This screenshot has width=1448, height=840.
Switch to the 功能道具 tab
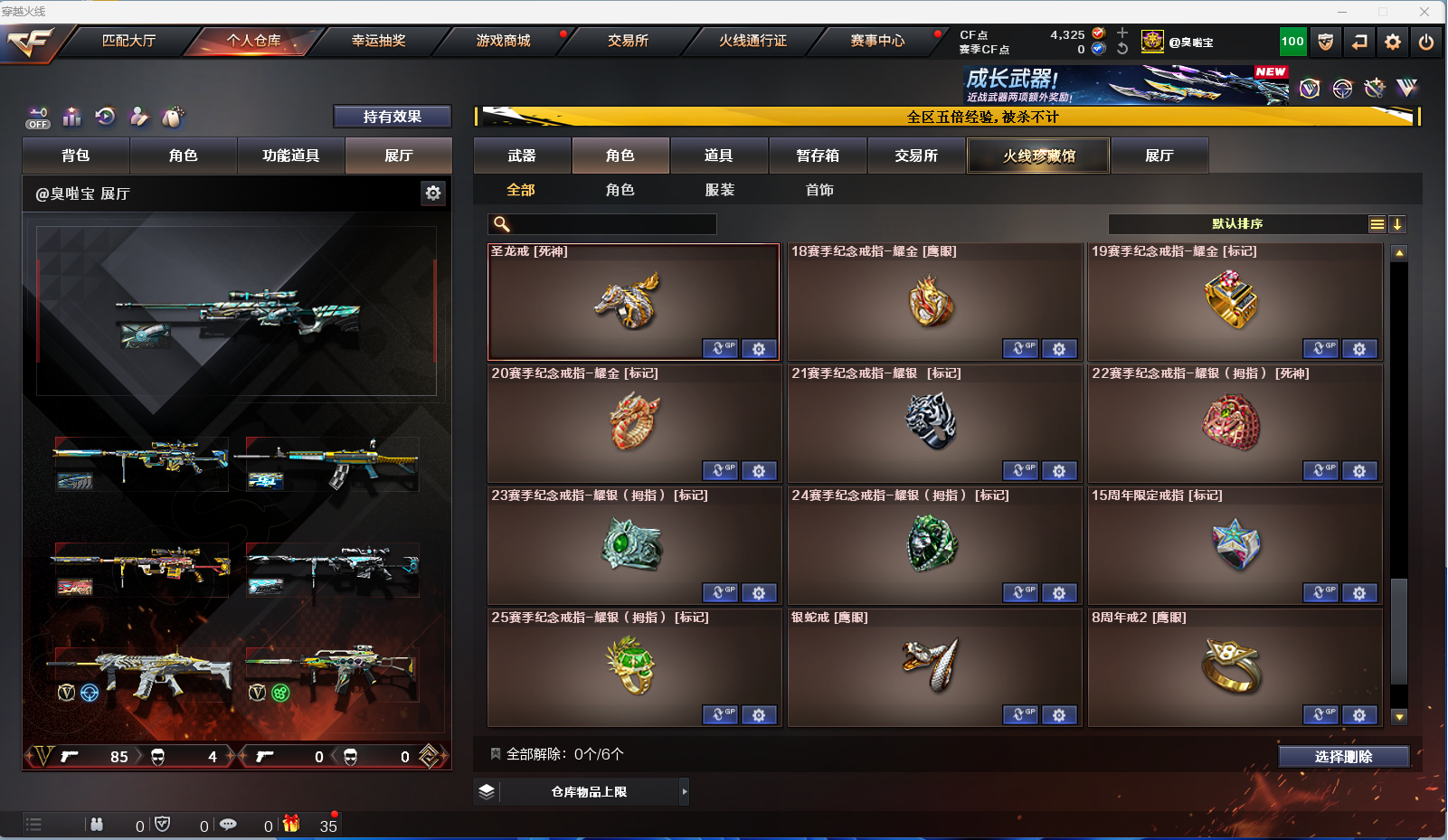(x=290, y=156)
